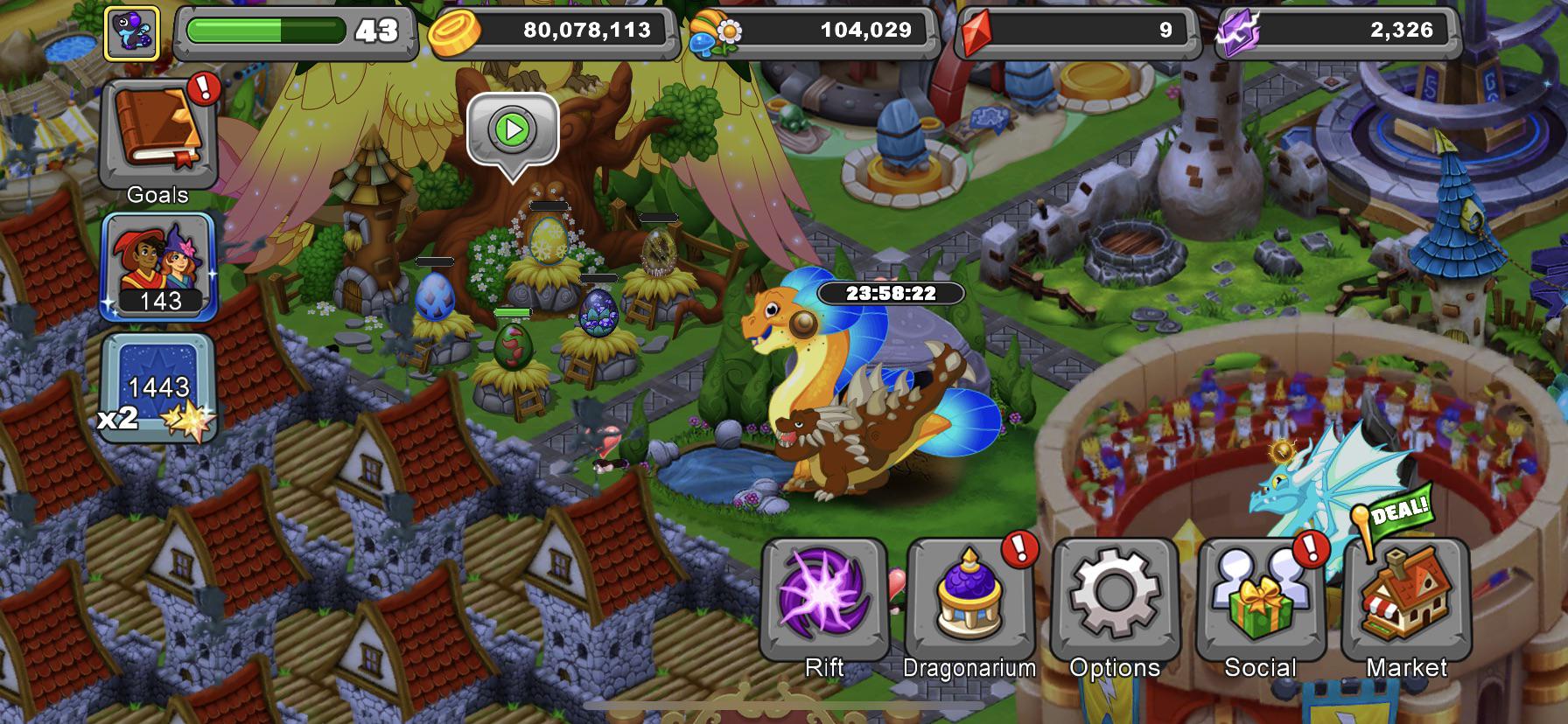Open the Rift portal
1568x724 pixels.
823,599
